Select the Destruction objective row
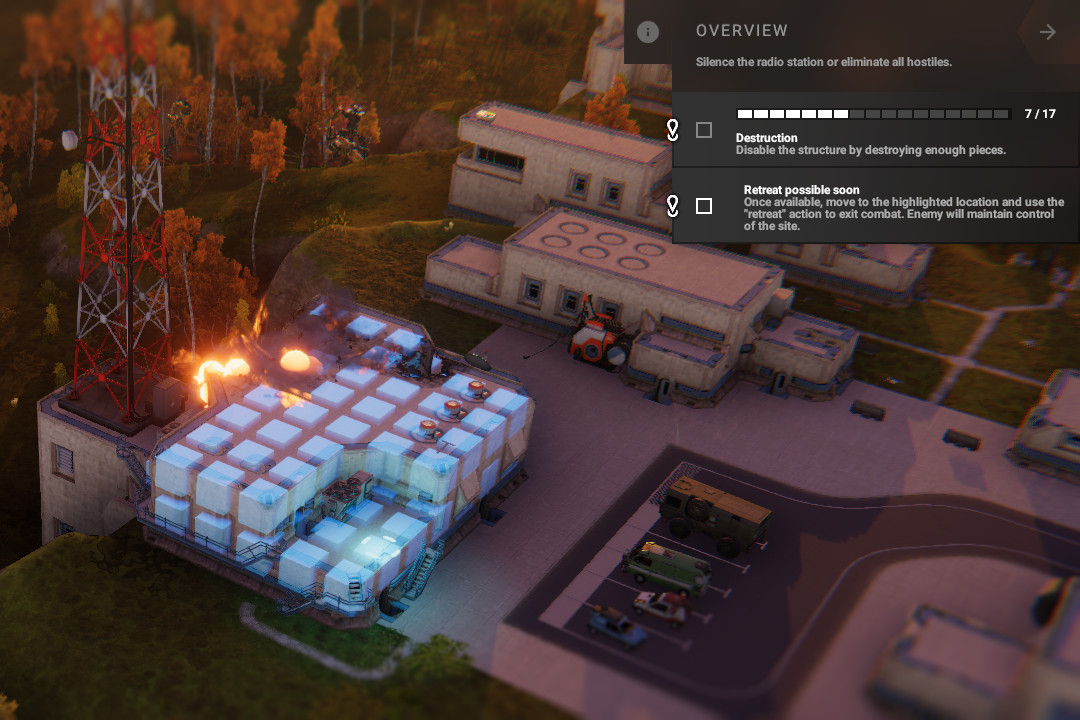This screenshot has height=720, width=1080. click(880, 144)
